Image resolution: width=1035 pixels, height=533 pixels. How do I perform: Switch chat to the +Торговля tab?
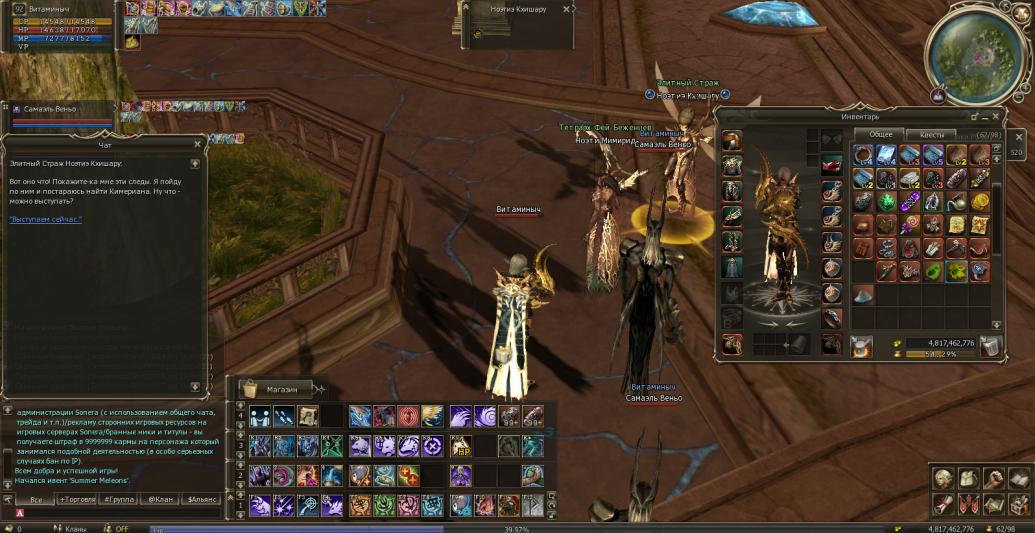click(77, 498)
